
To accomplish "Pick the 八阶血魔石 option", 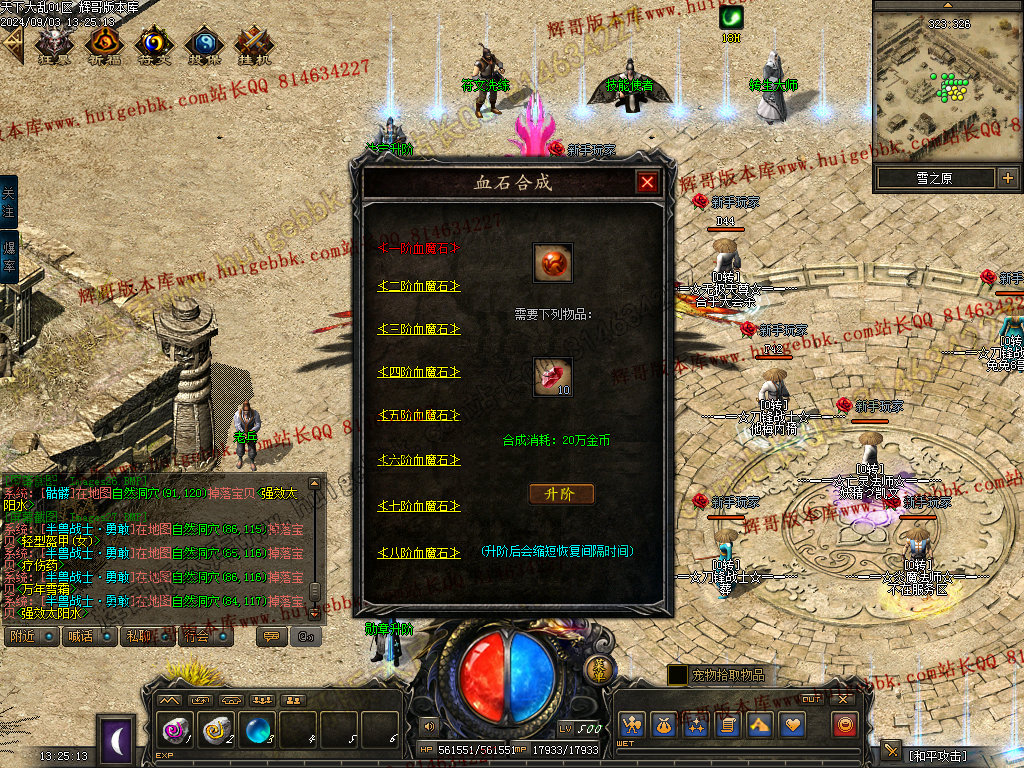I will point(418,553).
